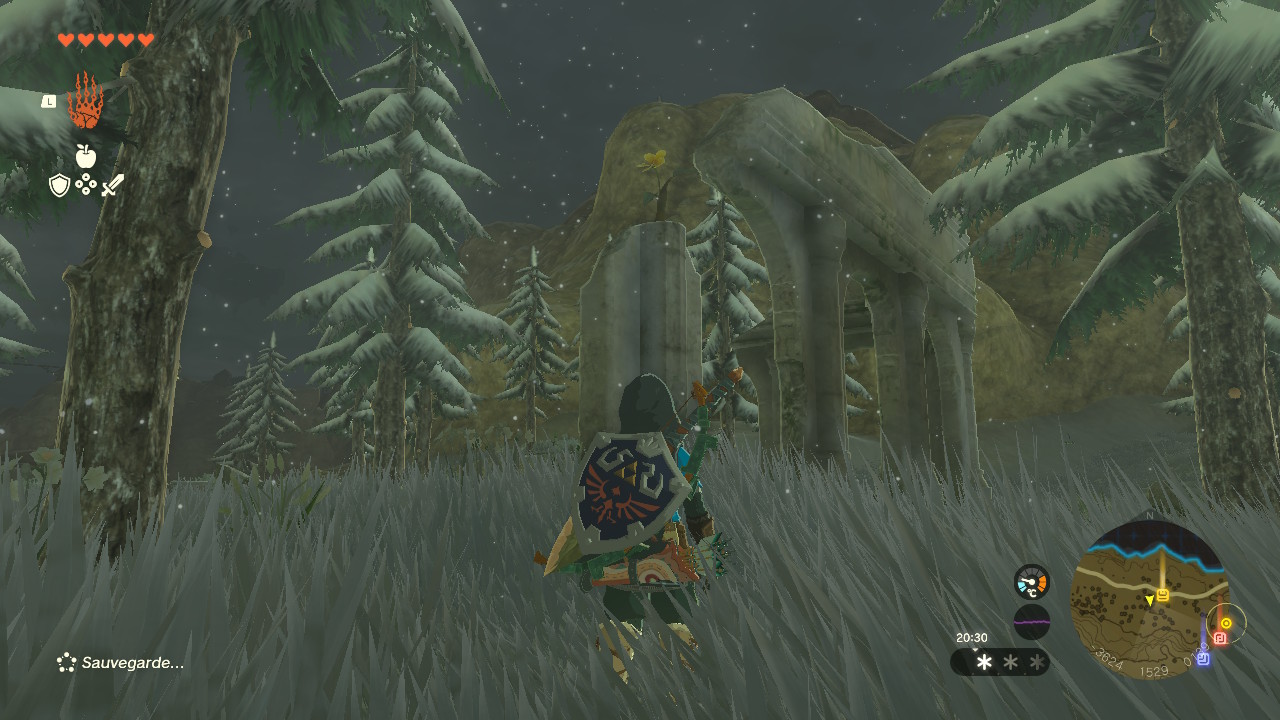Check the temperature gauge icon

pyautogui.click(x=1031, y=582)
